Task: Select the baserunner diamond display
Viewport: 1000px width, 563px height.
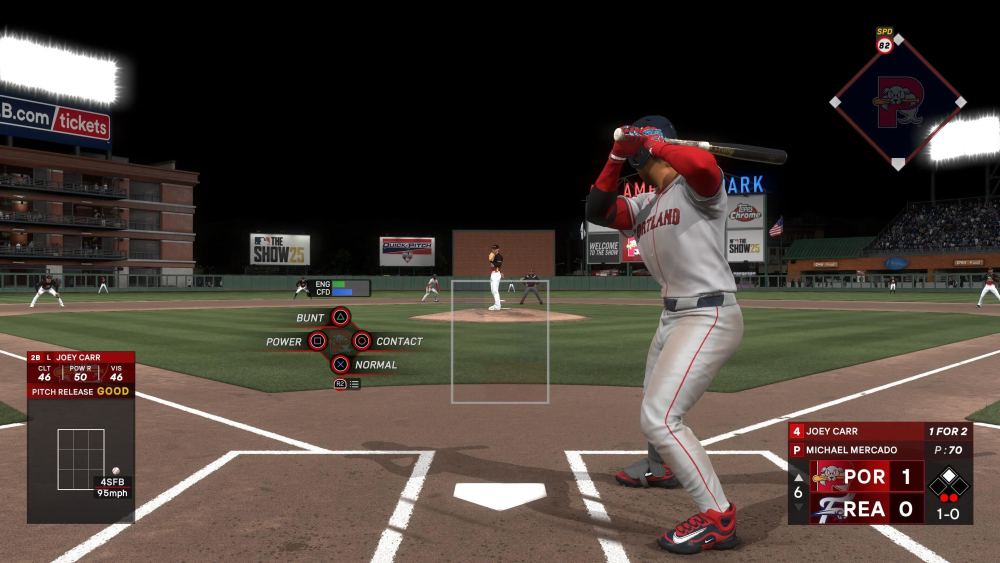Action: [x=948, y=484]
